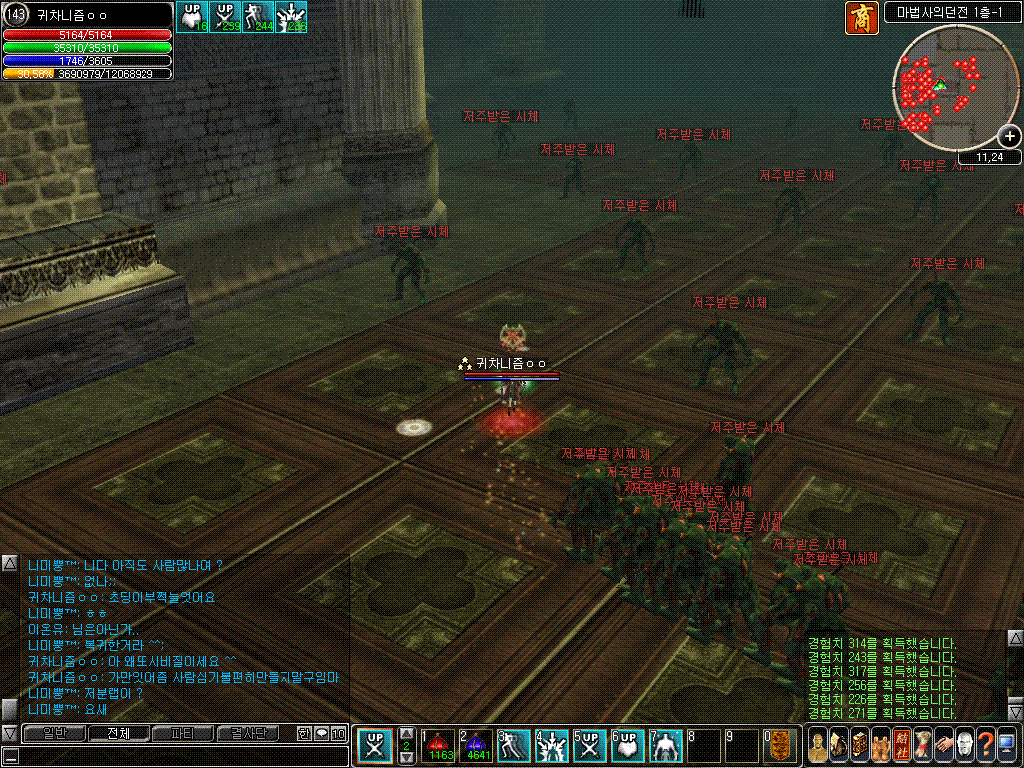The image size is (1024, 768).
Task: Use the golden shield item in slot 0
Action: point(780,746)
